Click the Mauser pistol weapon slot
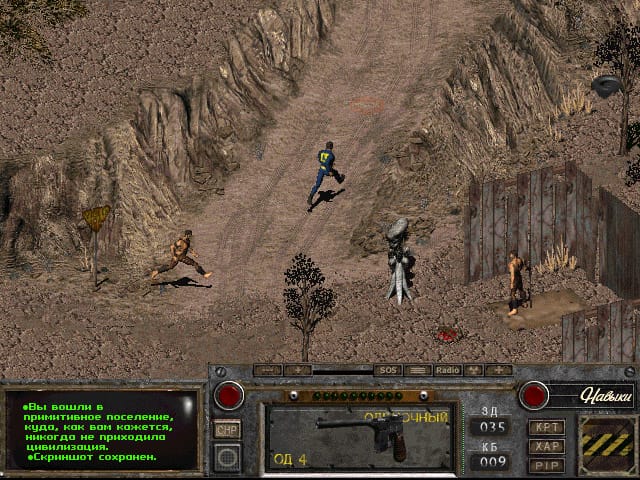The width and height of the screenshot is (640, 480). pos(360,437)
